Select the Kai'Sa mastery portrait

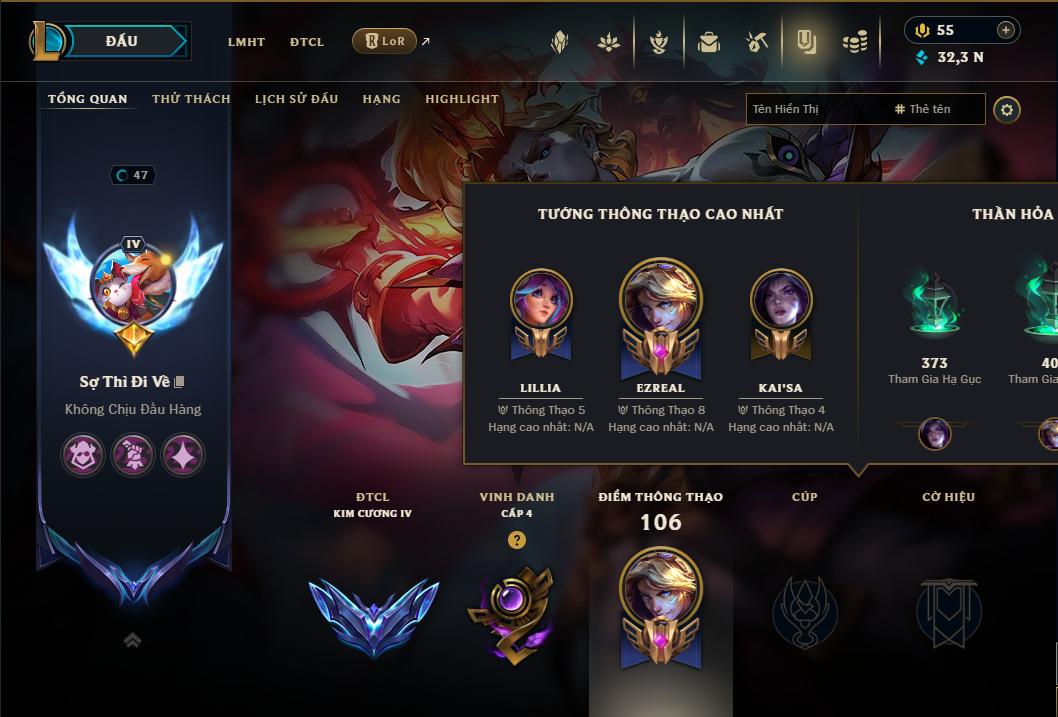pyautogui.click(x=780, y=300)
